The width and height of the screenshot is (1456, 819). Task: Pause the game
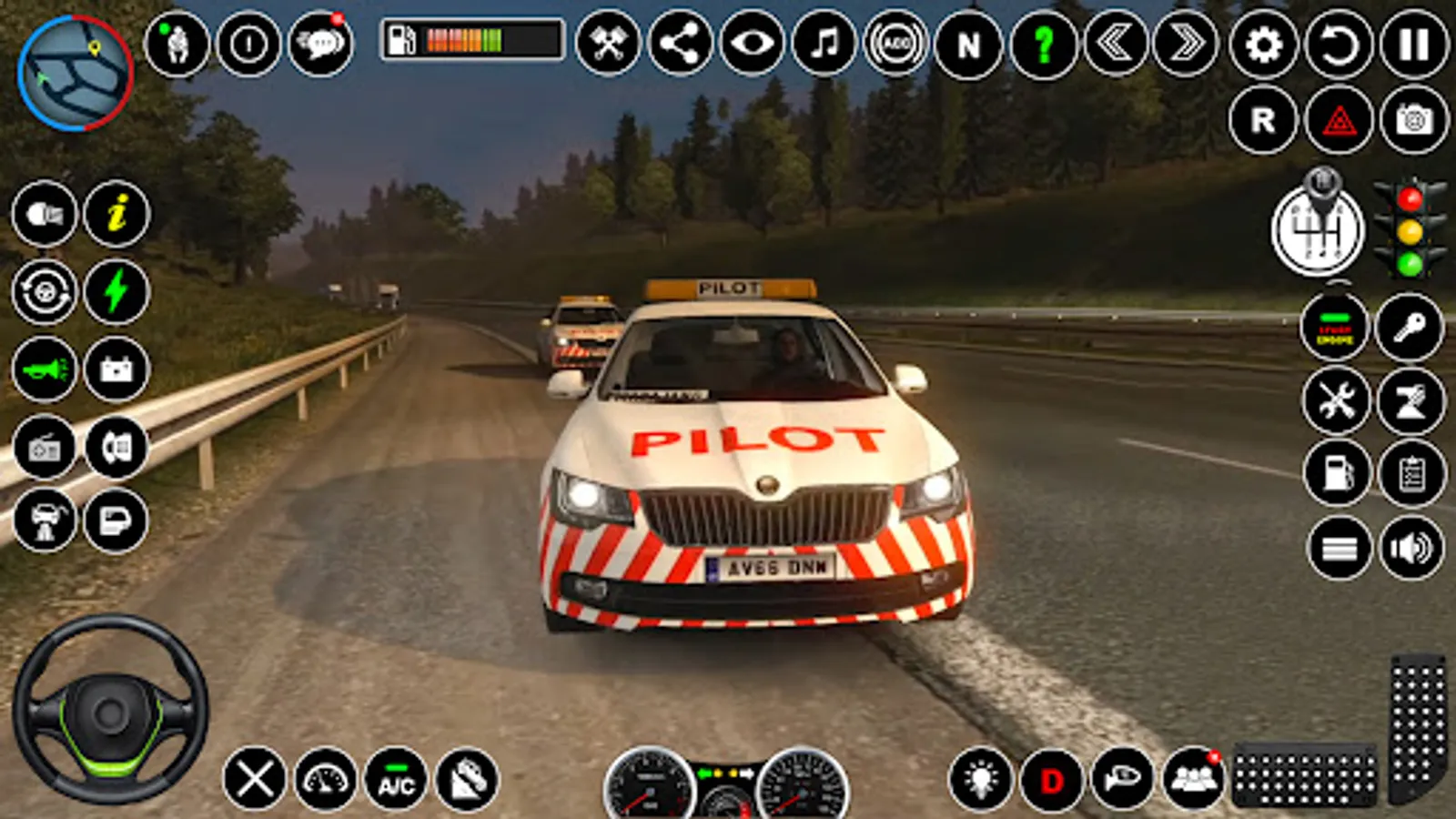pos(1413,44)
